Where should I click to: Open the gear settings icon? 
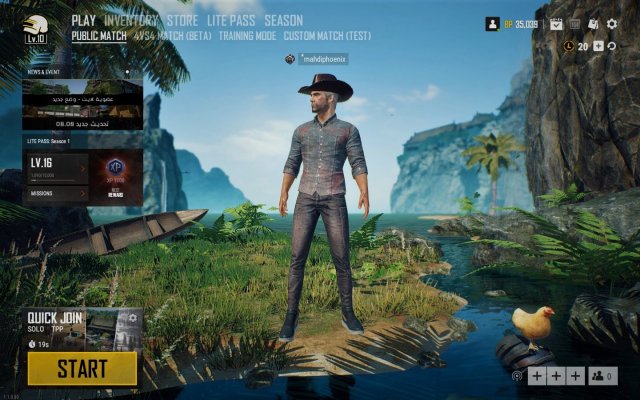click(612, 24)
